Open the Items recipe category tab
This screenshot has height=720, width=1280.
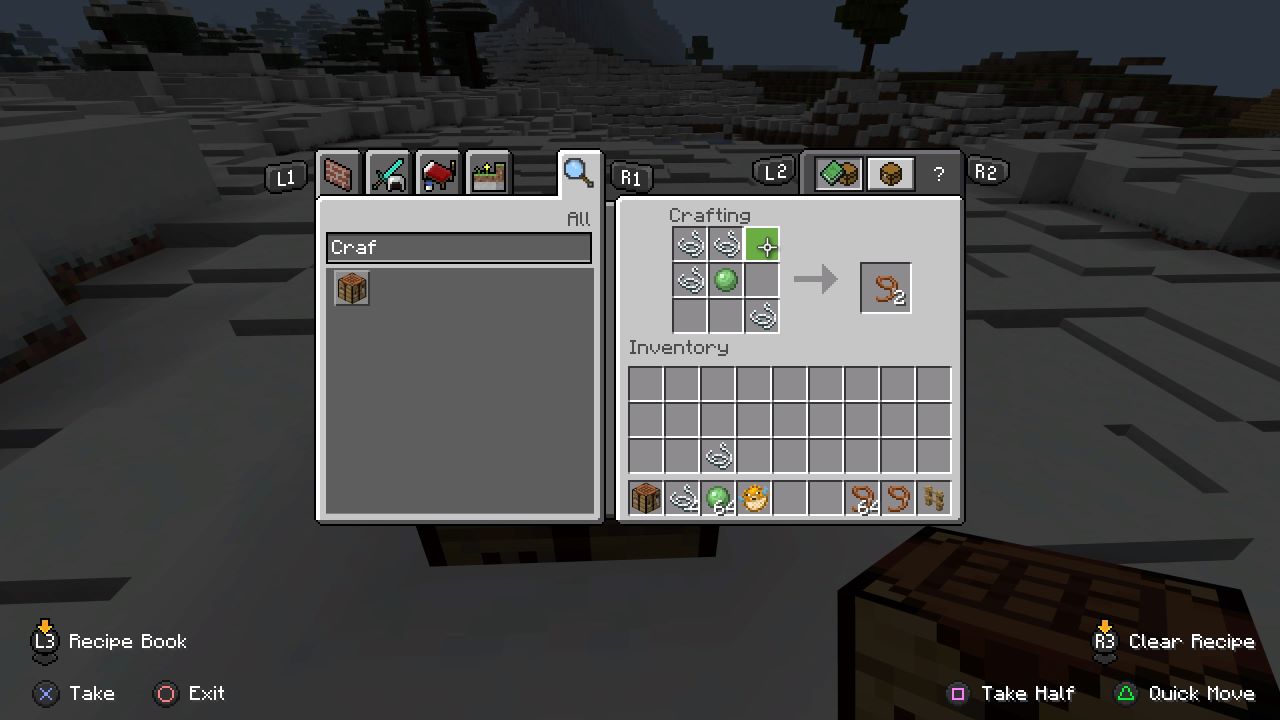click(x=438, y=173)
